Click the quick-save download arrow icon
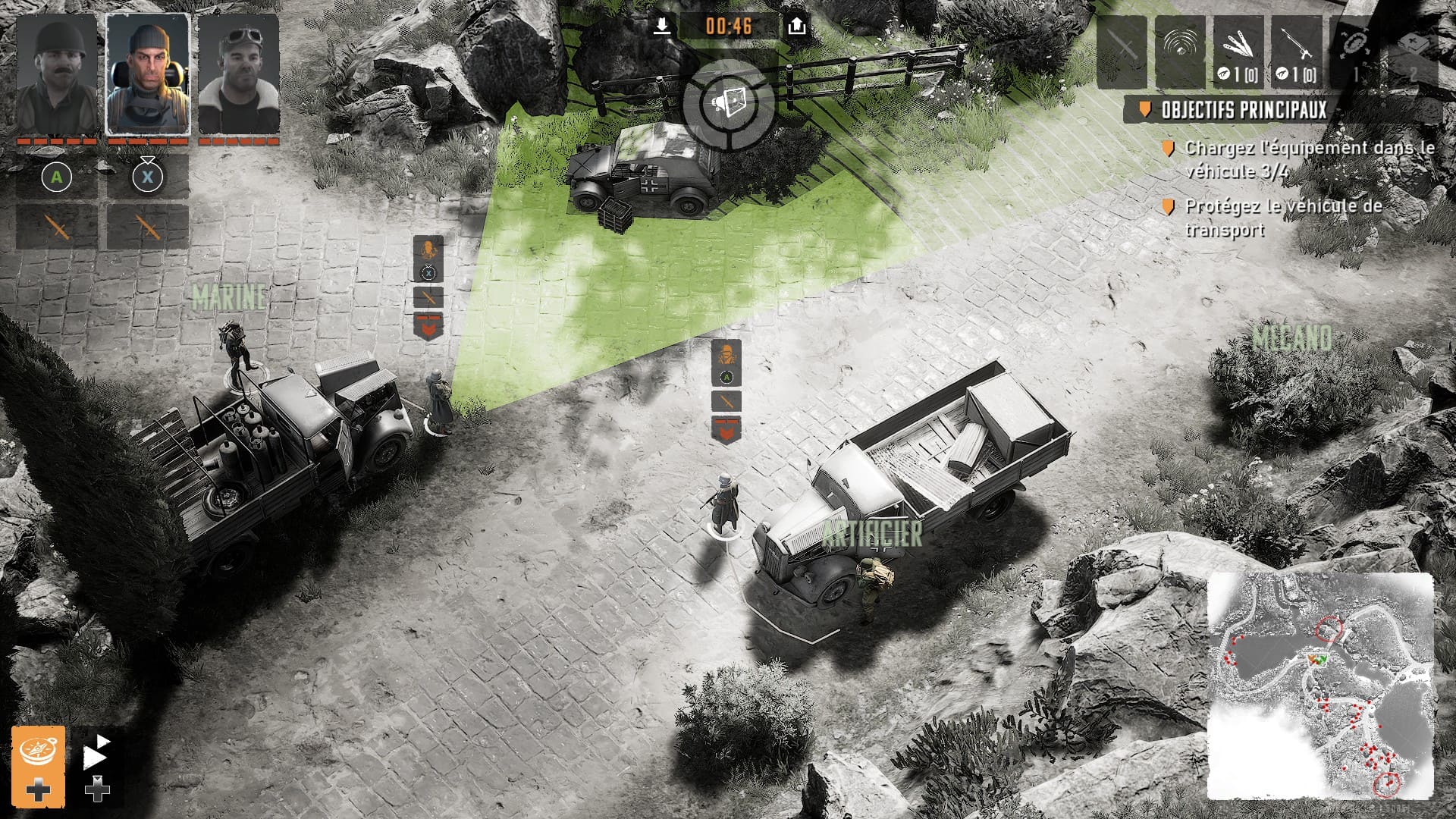This screenshot has height=819, width=1456. pyautogui.click(x=662, y=27)
